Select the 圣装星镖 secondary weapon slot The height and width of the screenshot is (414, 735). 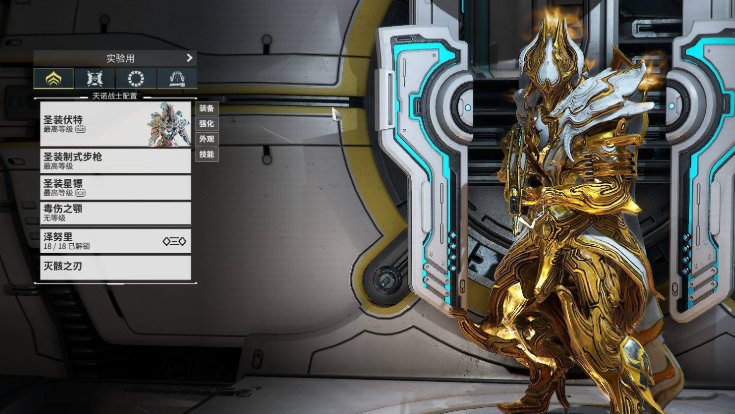click(113, 187)
